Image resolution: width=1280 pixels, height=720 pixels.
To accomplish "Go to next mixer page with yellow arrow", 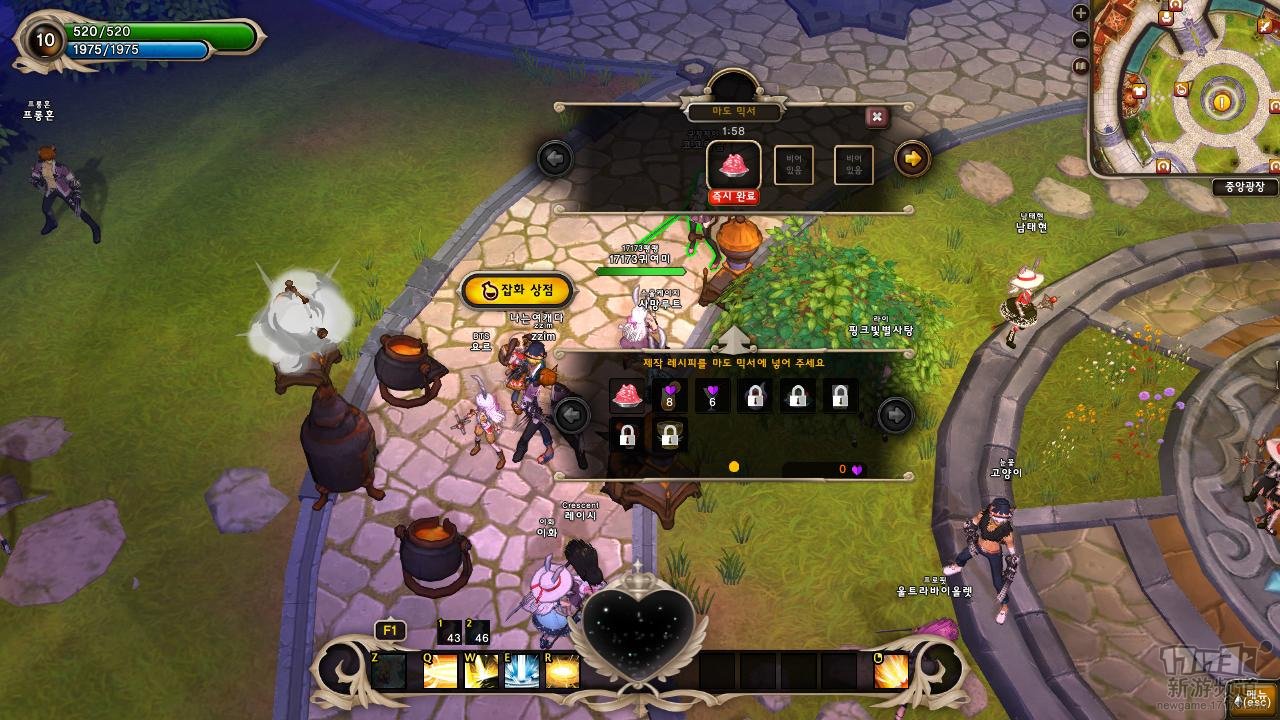I will tap(912, 158).
